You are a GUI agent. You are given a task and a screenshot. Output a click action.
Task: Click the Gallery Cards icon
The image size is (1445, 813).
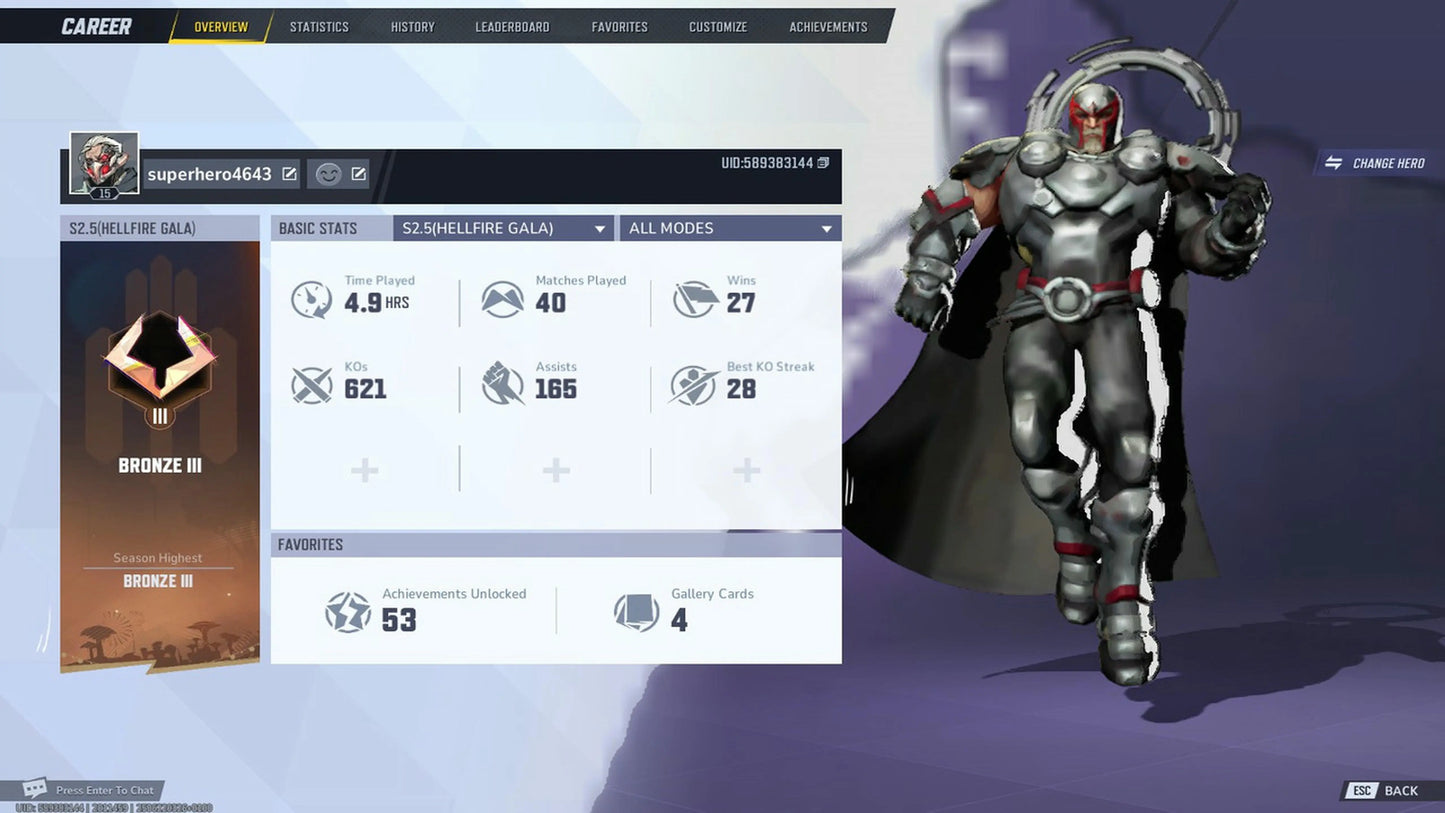click(x=637, y=610)
